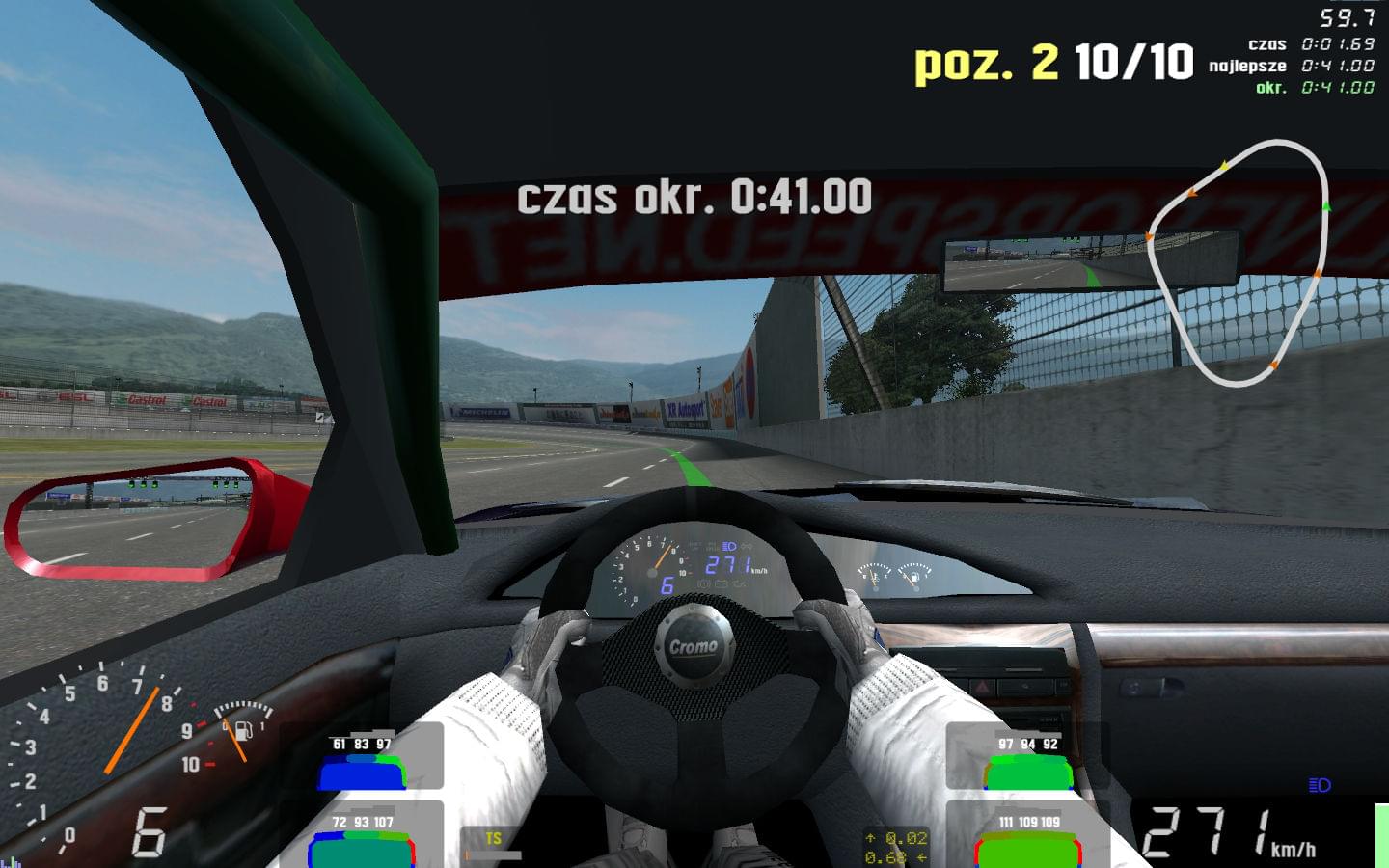This screenshot has height=868, width=1389.
Task: Select the blue headlight indicator icon
Action: click(x=1320, y=785)
